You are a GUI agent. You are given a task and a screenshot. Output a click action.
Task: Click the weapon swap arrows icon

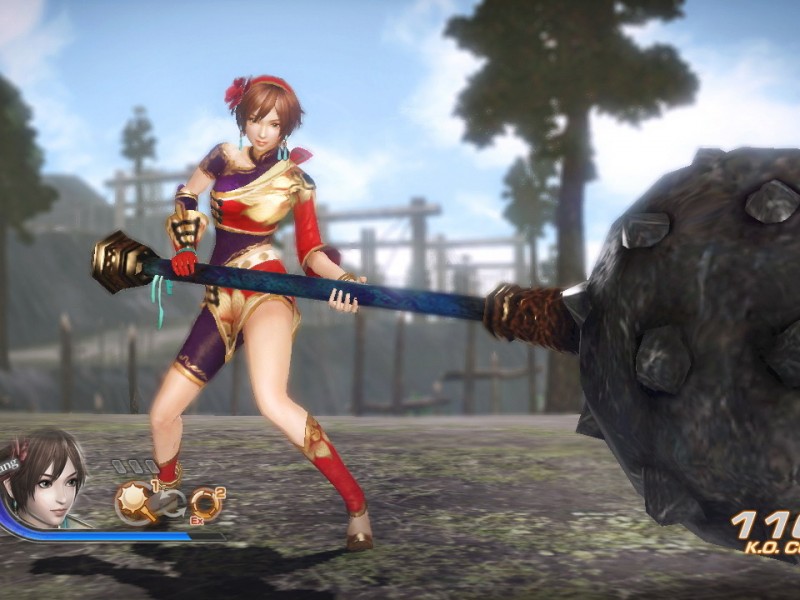click(x=172, y=505)
